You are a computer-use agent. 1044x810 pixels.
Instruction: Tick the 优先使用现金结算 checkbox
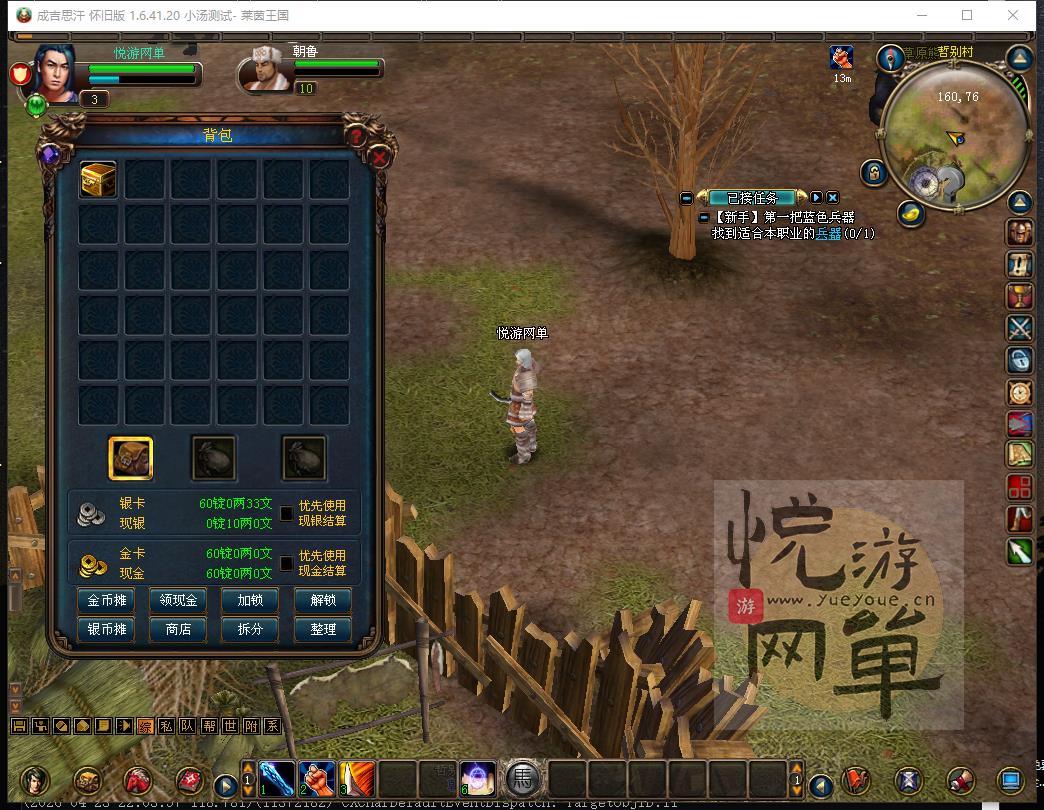point(287,563)
